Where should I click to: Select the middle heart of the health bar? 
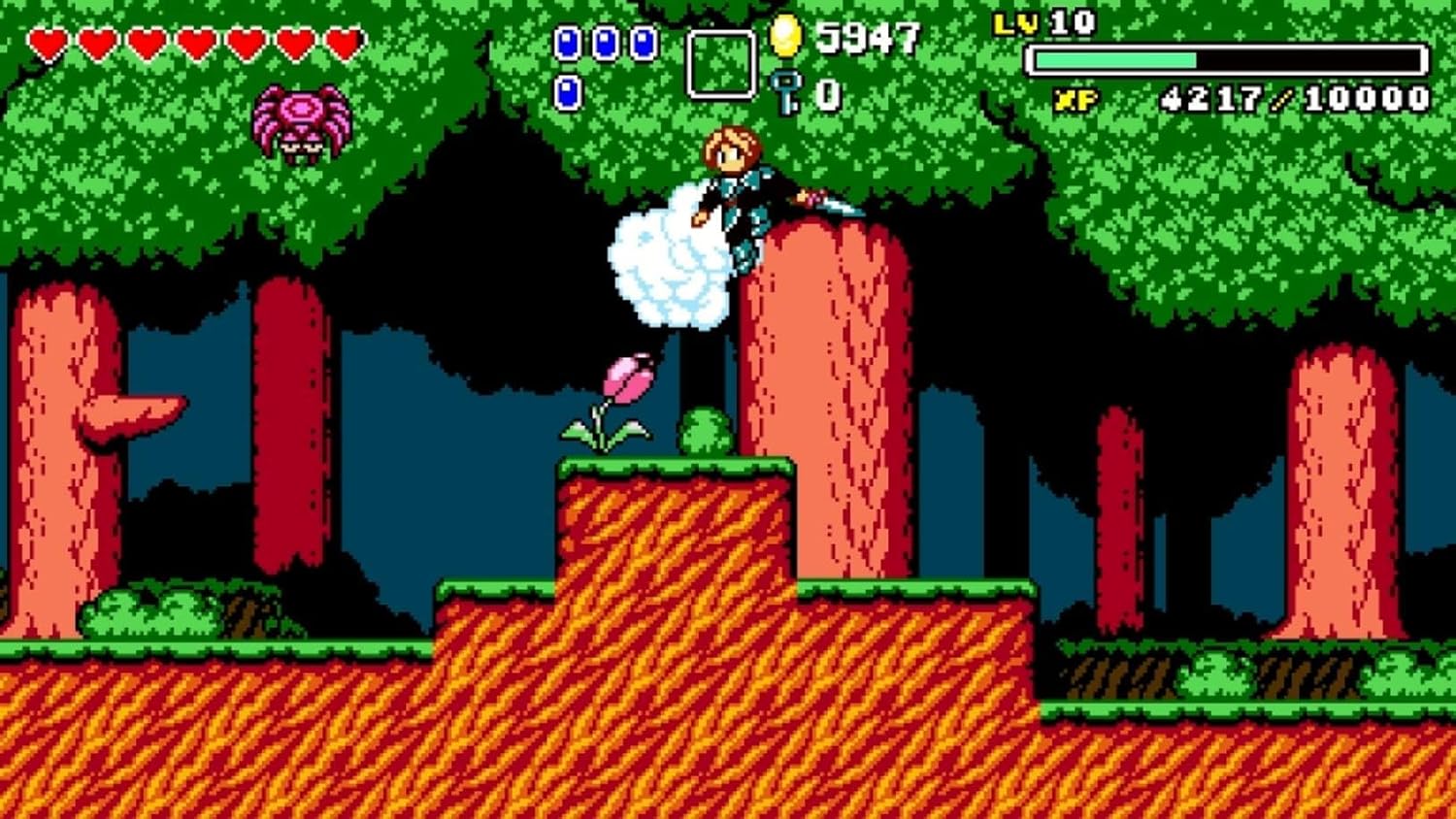pos(196,41)
